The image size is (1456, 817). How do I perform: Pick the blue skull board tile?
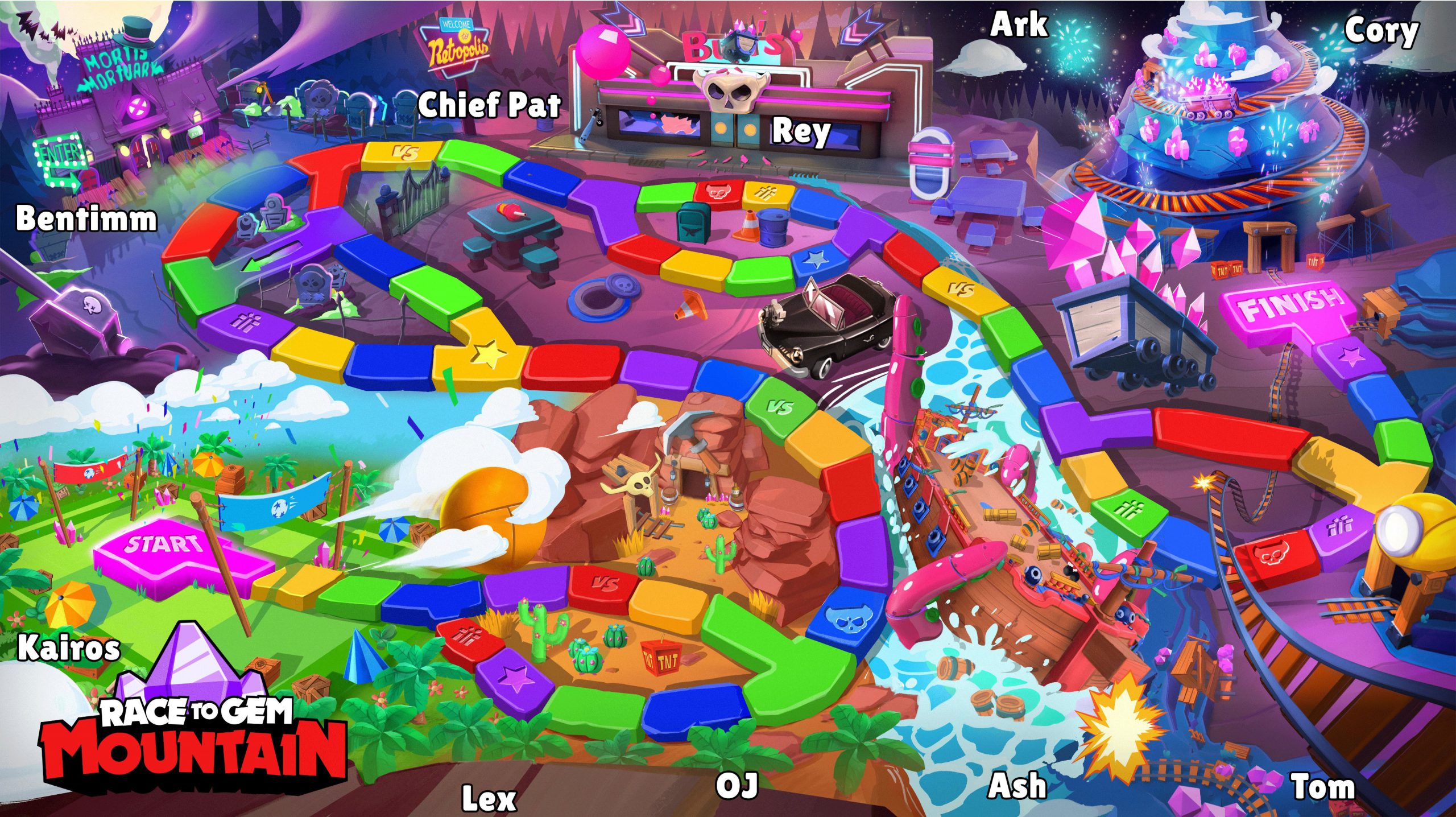click(841, 617)
